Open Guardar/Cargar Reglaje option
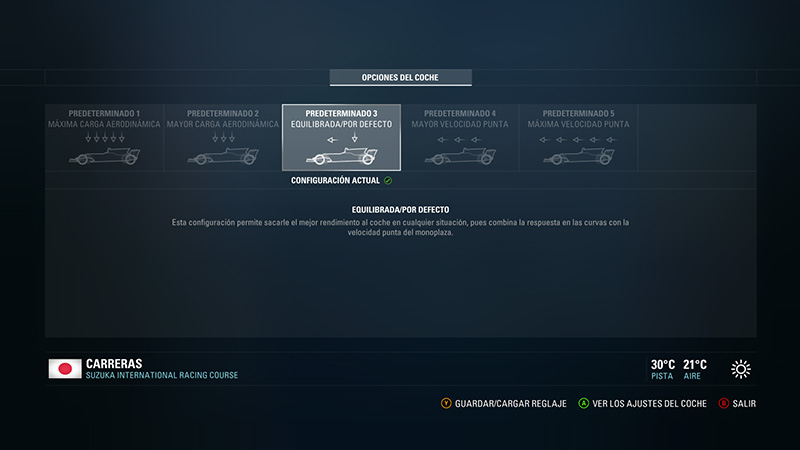Viewport: 800px width, 450px height. 496,404
